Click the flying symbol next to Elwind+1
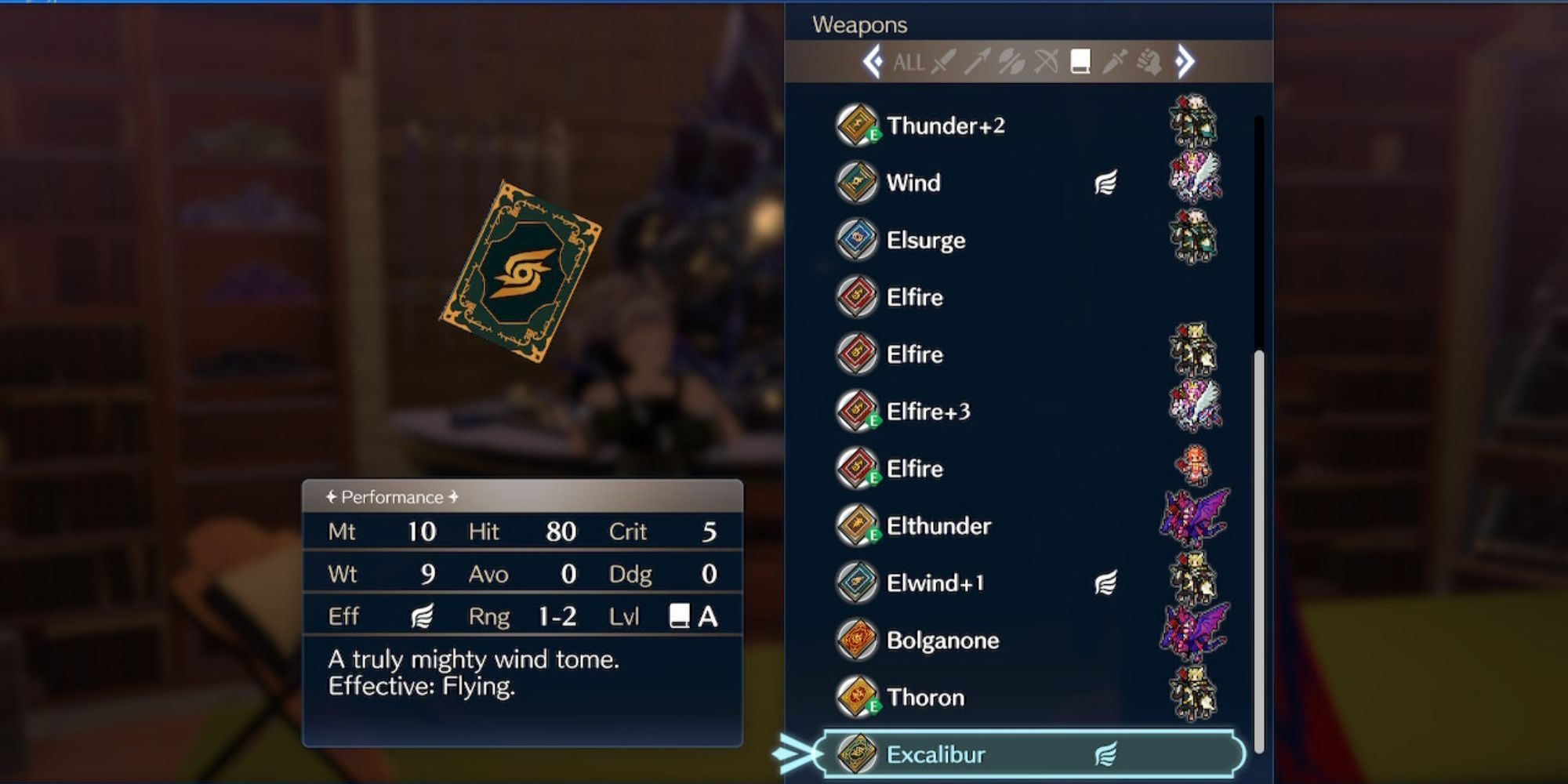 click(1107, 583)
